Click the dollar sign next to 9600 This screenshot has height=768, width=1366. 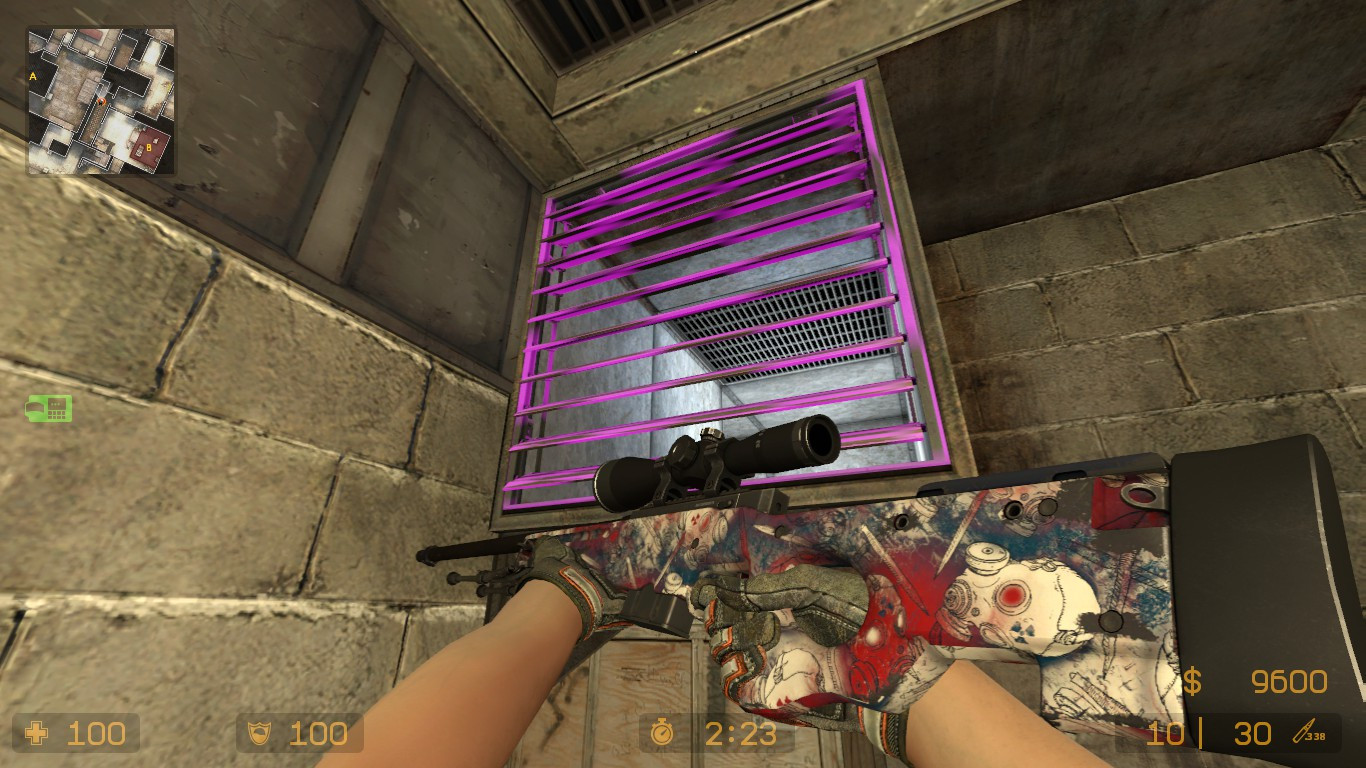pos(1190,680)
